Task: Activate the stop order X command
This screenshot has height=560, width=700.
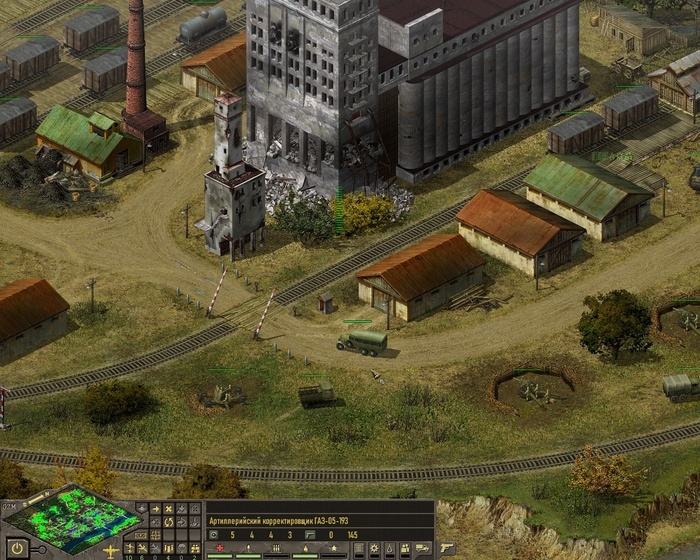Action: point(168,509)
